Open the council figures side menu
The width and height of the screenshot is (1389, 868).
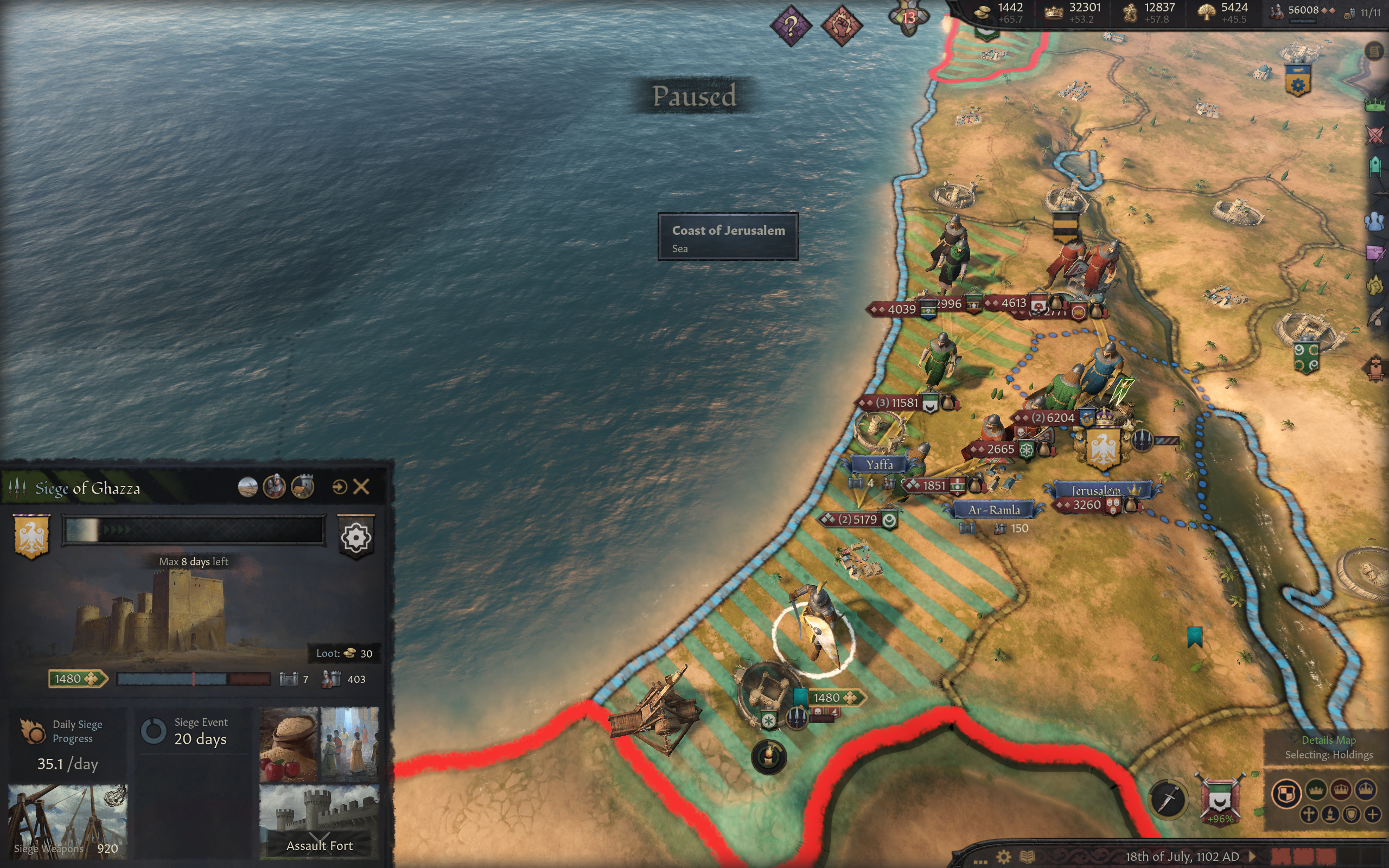(1375, 221)
